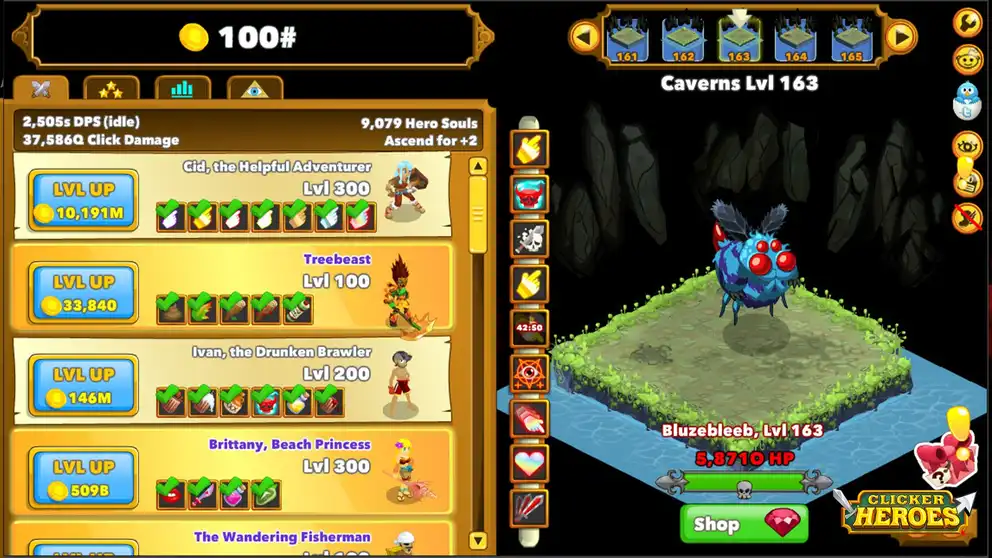Use the rainbow heart Energize skill

point(530,463)
